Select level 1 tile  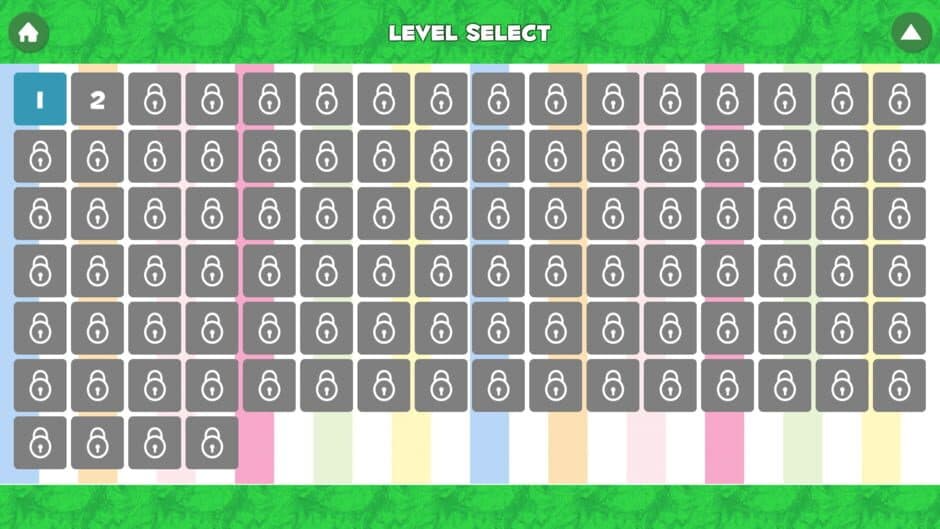pos(40,99)
